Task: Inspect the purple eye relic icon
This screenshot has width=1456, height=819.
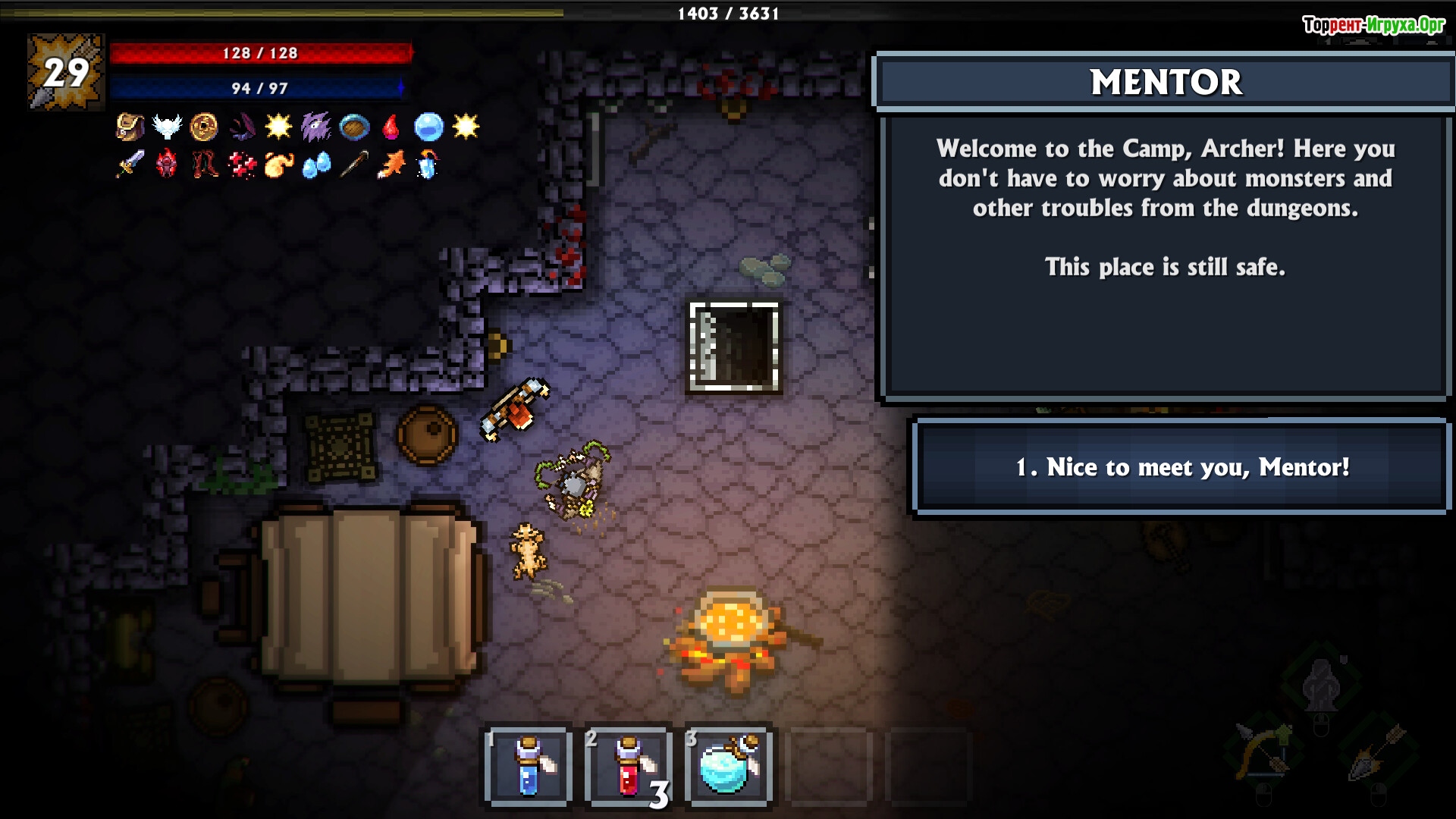Action: click(x=315, y=127)
